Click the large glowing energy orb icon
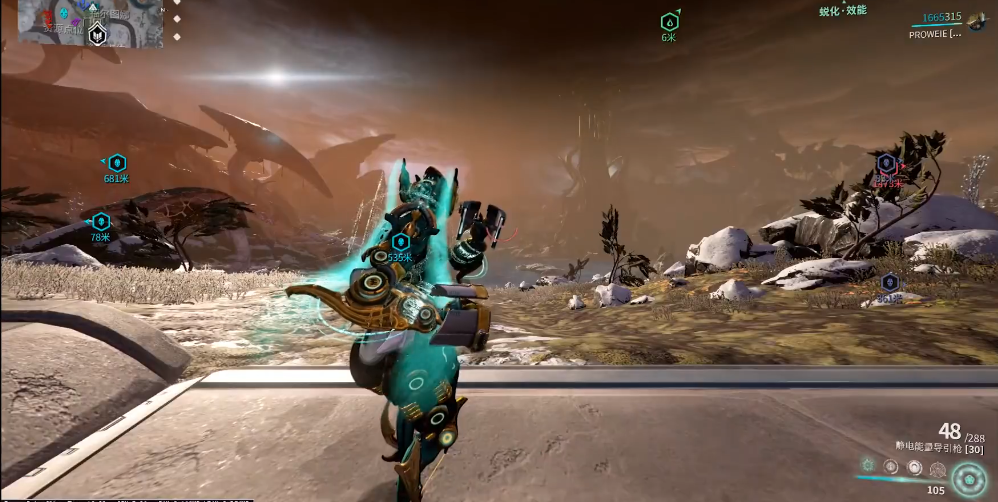The width and height of the screenshot is (998, 502). [x=968, y=478]
